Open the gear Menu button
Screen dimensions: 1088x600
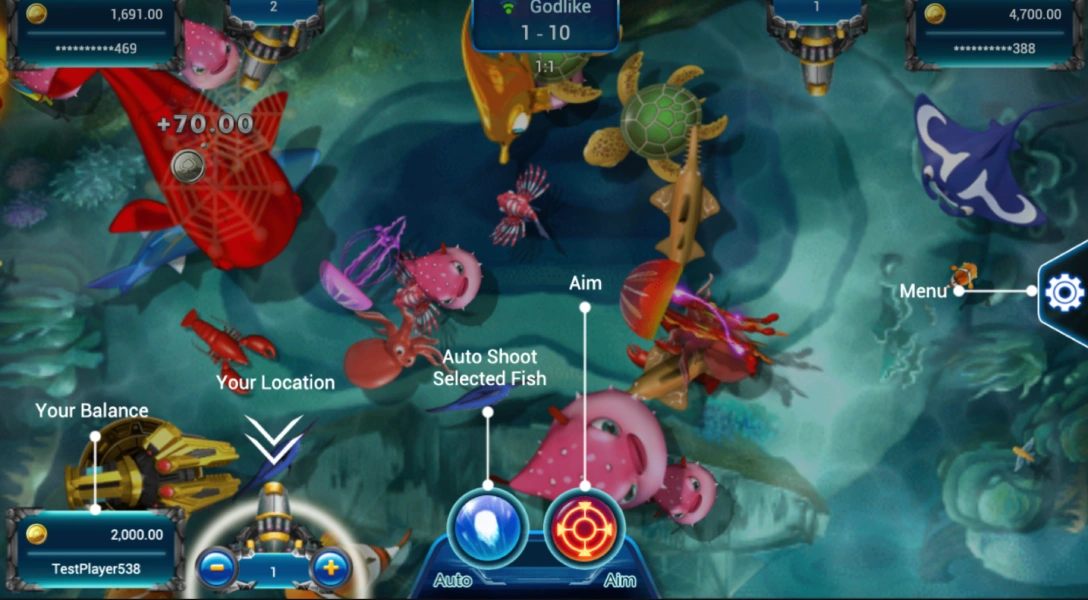1064,292
